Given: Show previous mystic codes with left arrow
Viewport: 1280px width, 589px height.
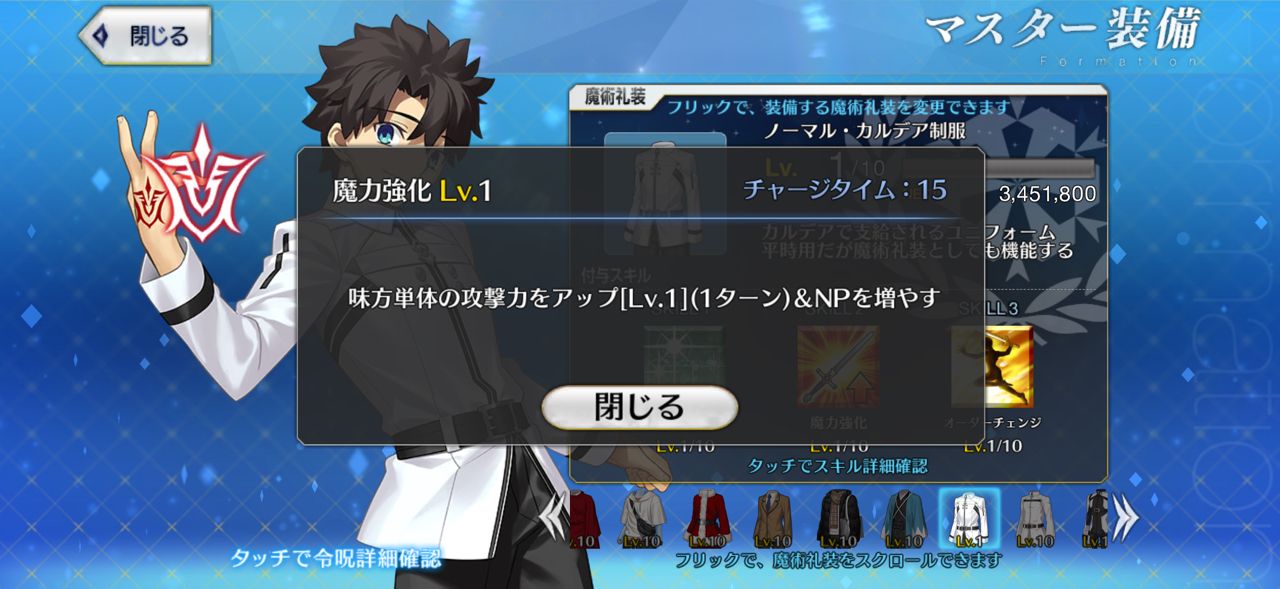Looking at the screenshot, I should click(x=552, y=517).
